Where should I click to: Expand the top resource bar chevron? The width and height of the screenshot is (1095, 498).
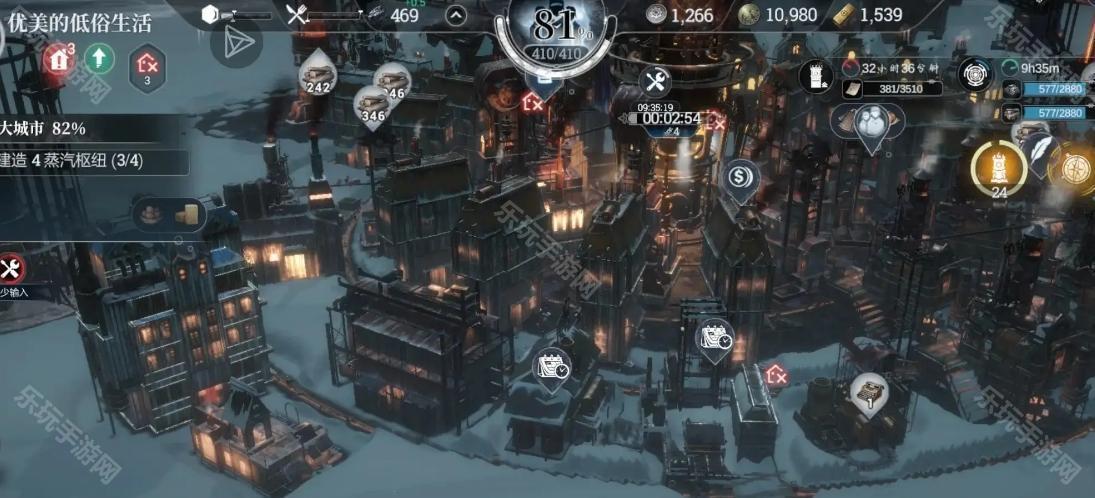point(455,15)
